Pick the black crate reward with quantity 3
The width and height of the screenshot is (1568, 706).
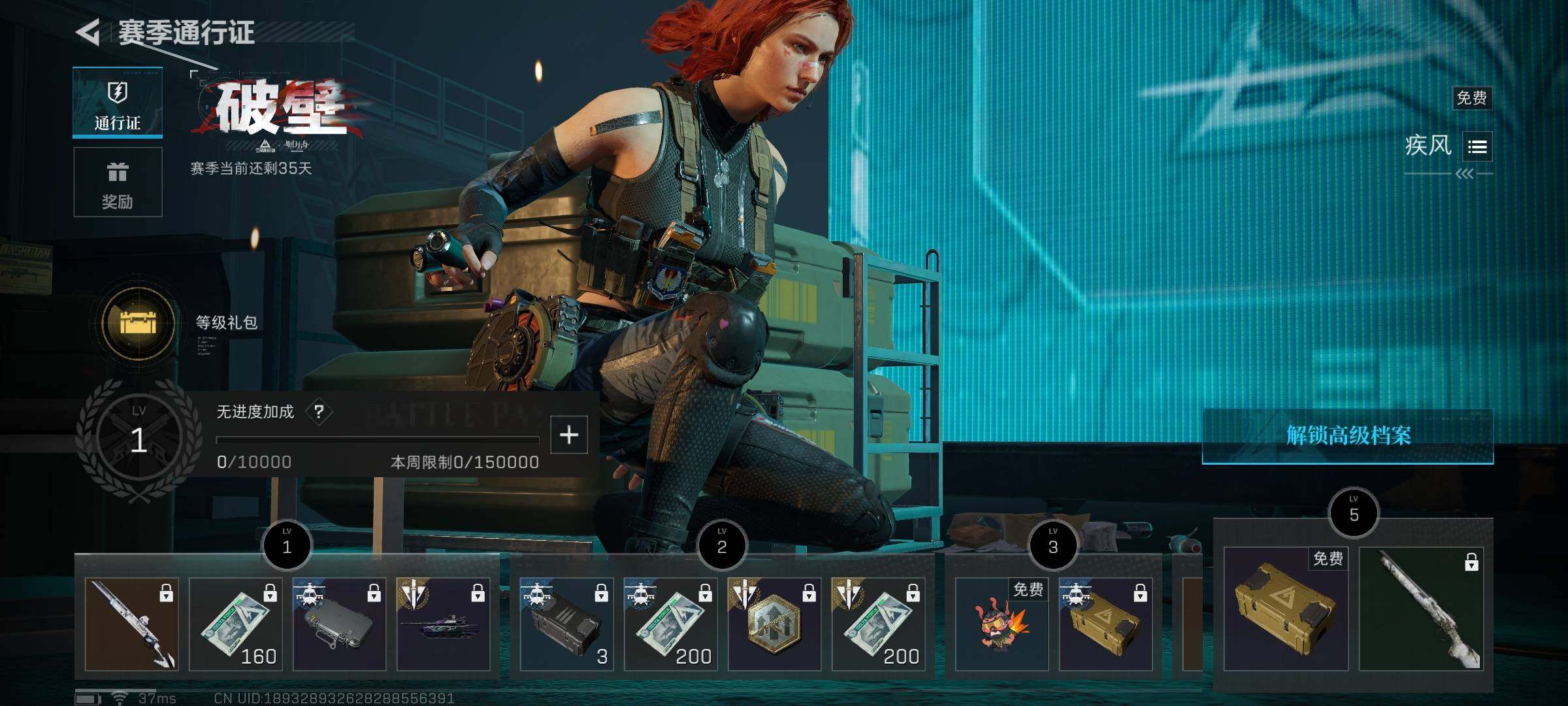tap(566, 624)
